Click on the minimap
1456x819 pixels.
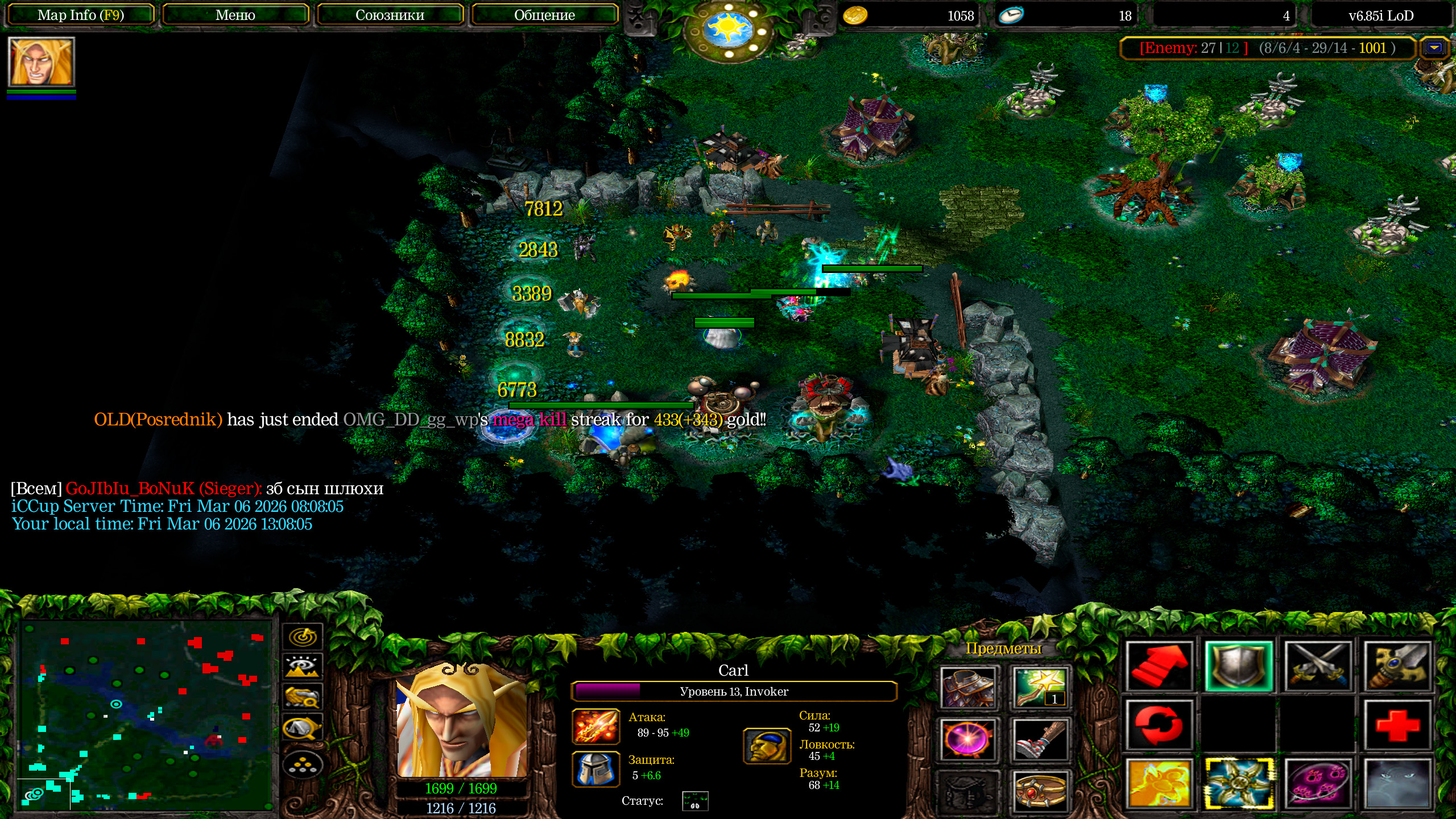click(x=145, y=714)
